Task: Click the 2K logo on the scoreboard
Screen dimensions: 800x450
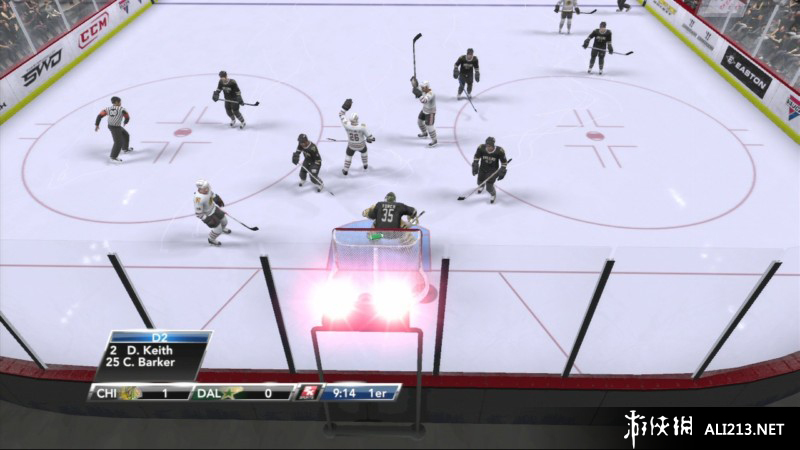Action: [308, 392]
